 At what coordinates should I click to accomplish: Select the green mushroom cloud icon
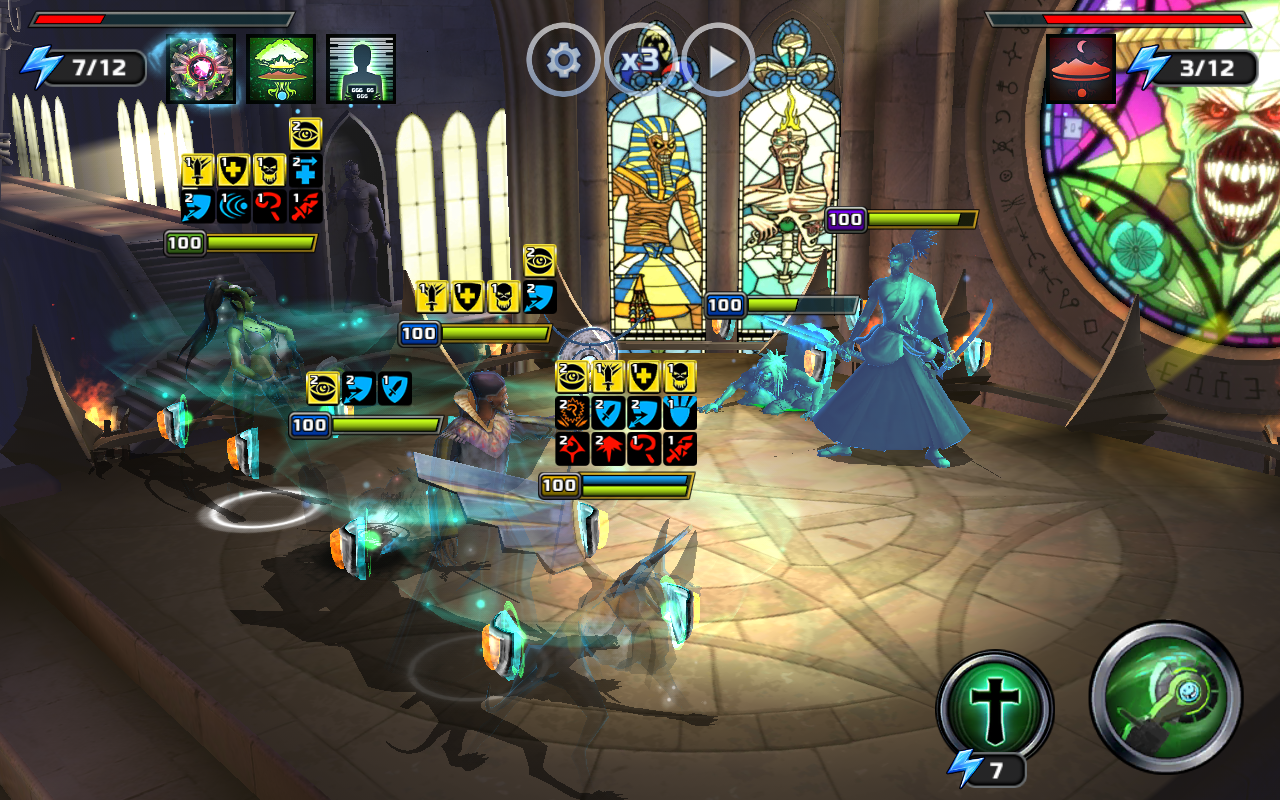click(281, 69)
